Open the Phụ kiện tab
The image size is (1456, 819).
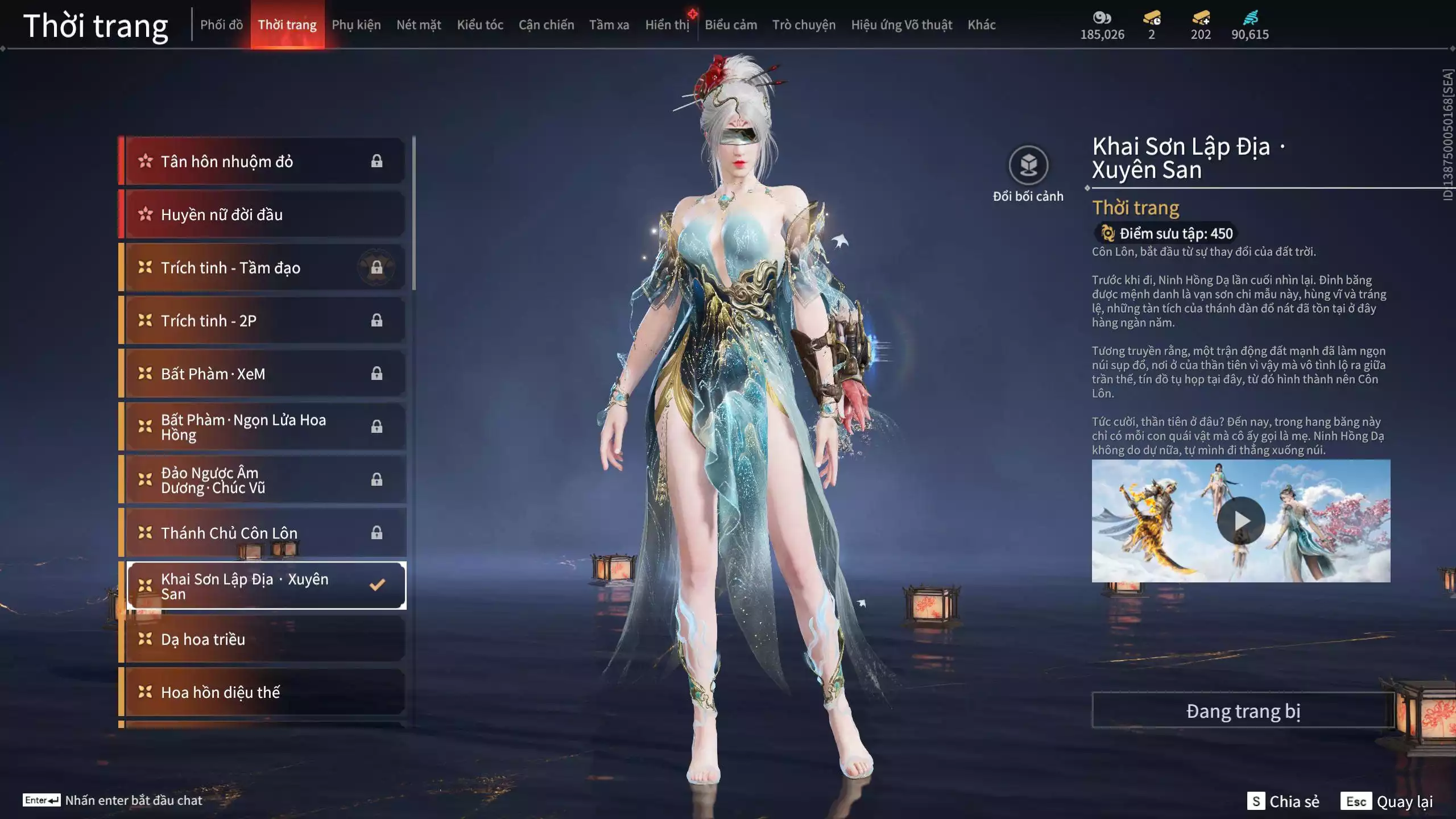(356, 25)
